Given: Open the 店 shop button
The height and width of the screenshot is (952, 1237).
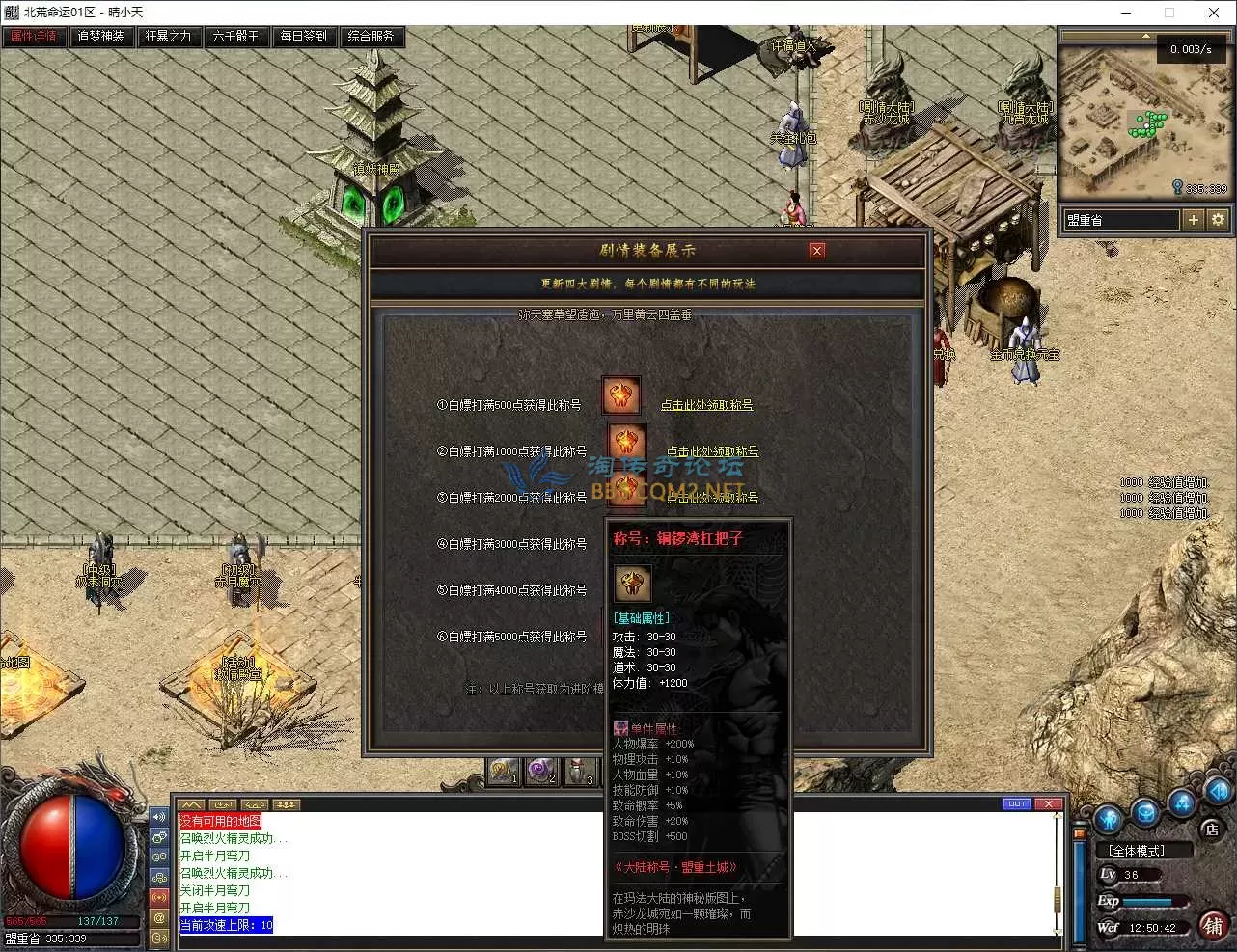Looking at the screenshot, I should pyautogui.click(x=1212, y=829).
